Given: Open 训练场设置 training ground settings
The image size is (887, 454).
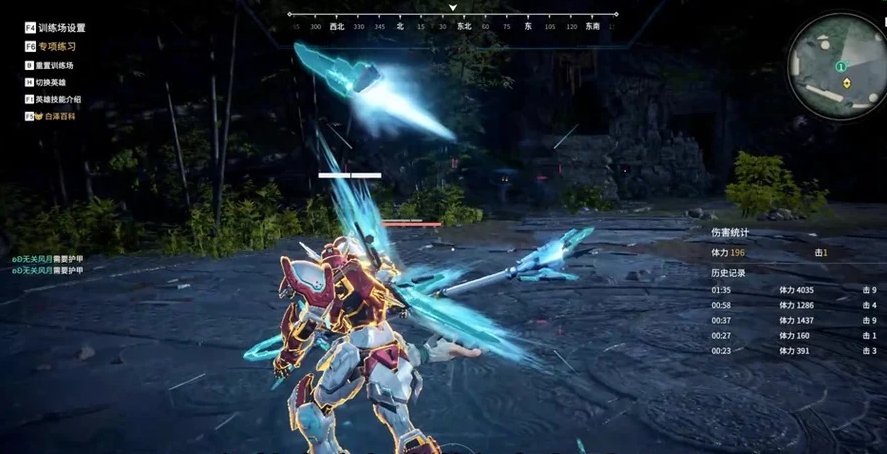Looking at the screenshot, I should 61,28.
